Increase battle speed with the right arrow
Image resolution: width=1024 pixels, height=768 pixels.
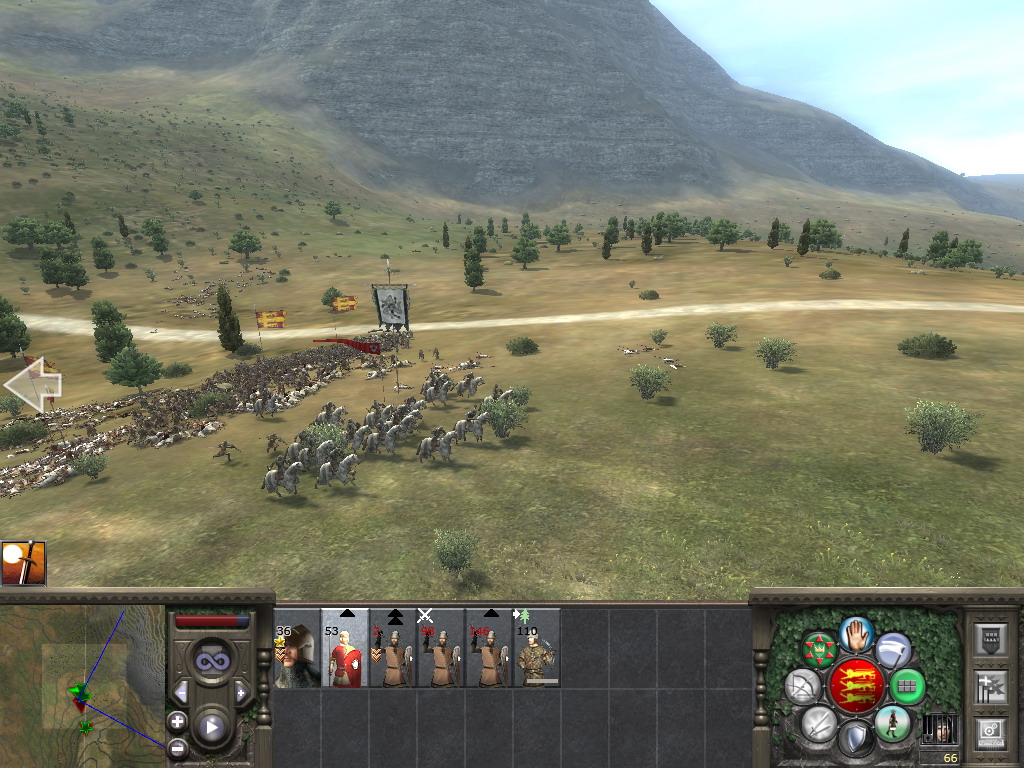(241, 692)
